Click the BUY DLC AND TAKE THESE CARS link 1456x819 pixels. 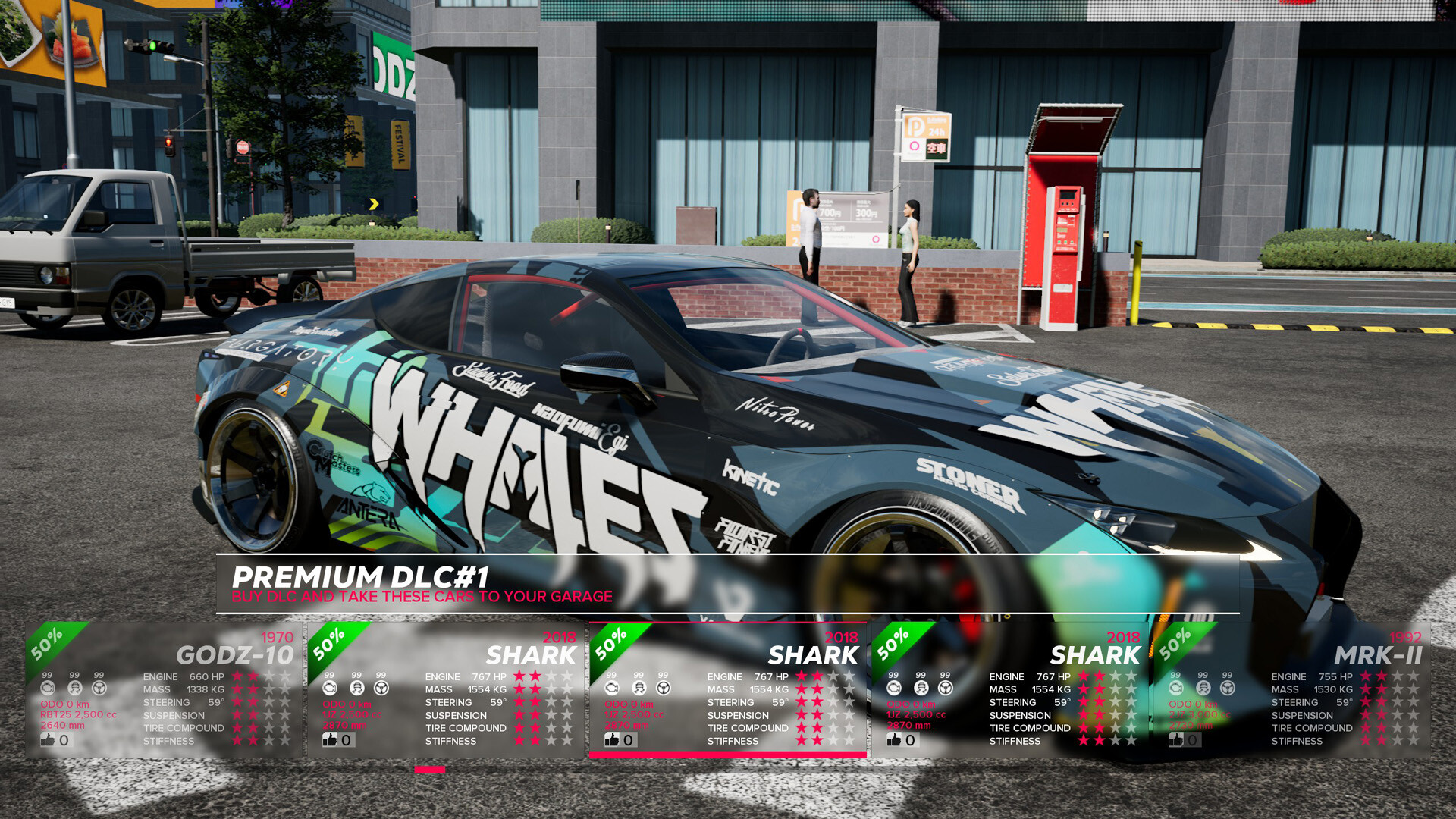[422, 597]
